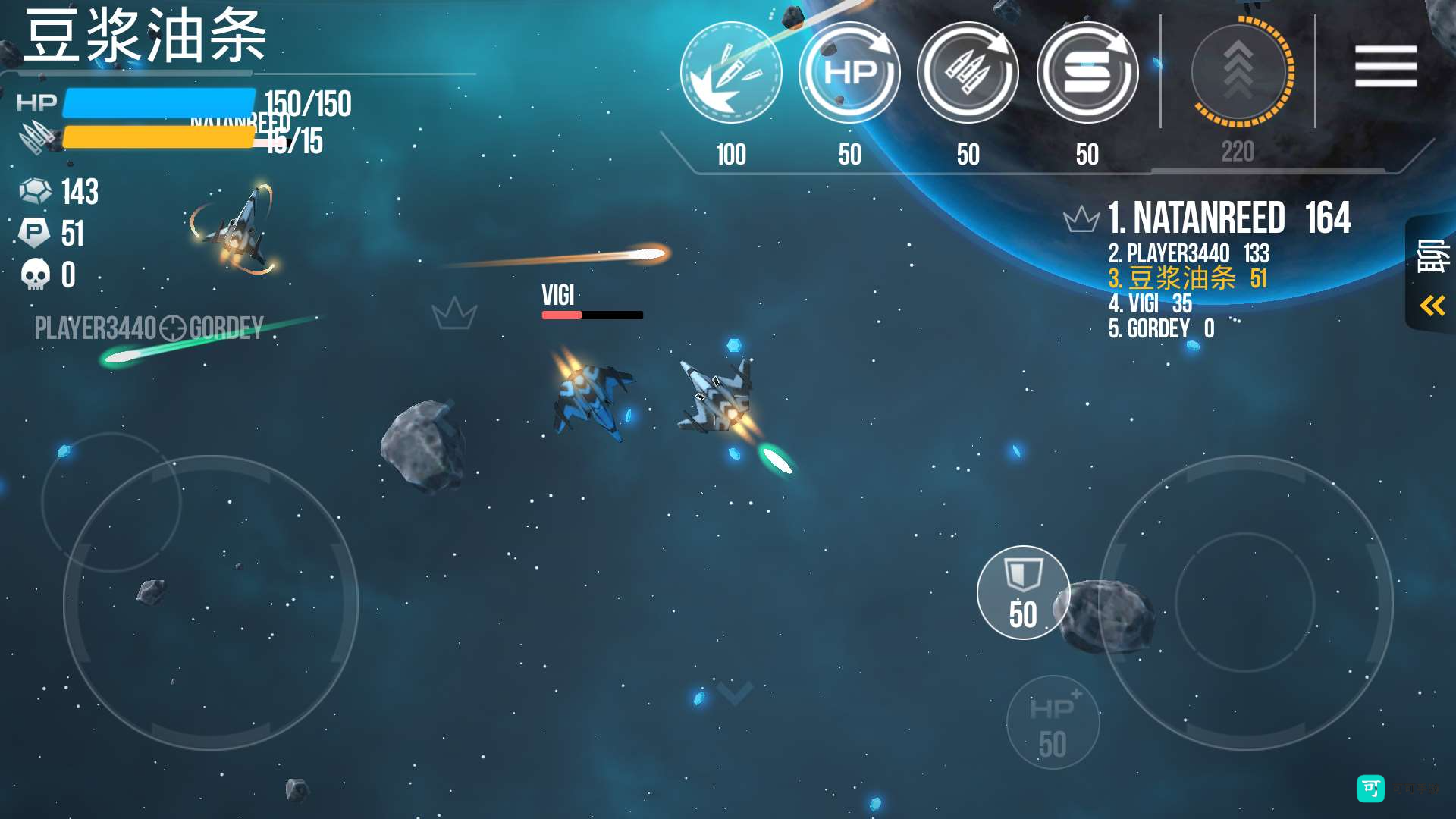
Task: Open the green overlay icon in corner
Action: click(1370, 789)
